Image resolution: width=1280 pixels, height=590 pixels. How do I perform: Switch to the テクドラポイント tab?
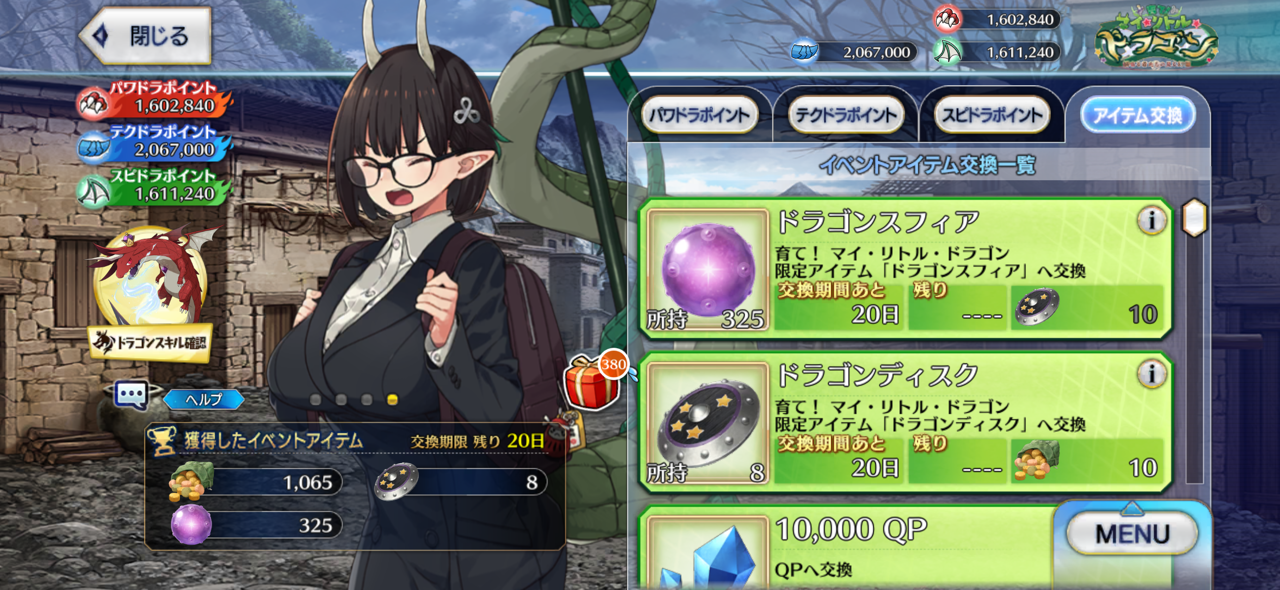845,115
